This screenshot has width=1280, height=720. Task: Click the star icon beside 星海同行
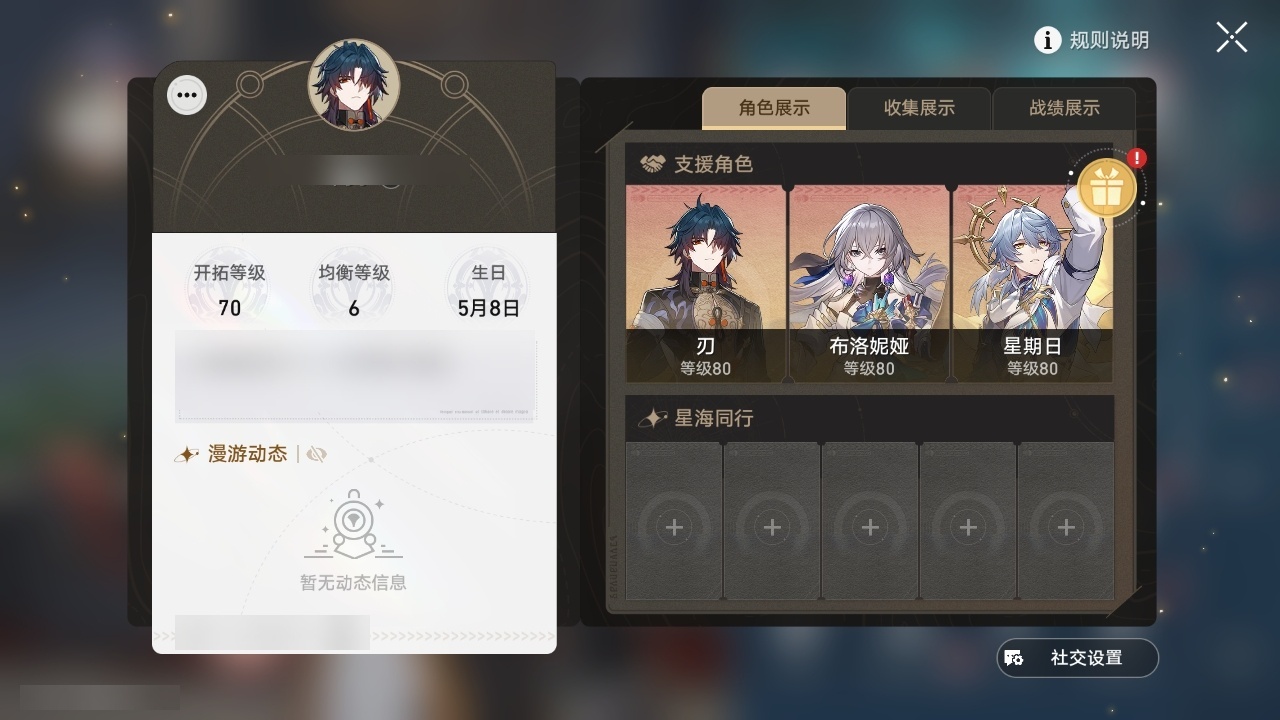coord(653,419)
